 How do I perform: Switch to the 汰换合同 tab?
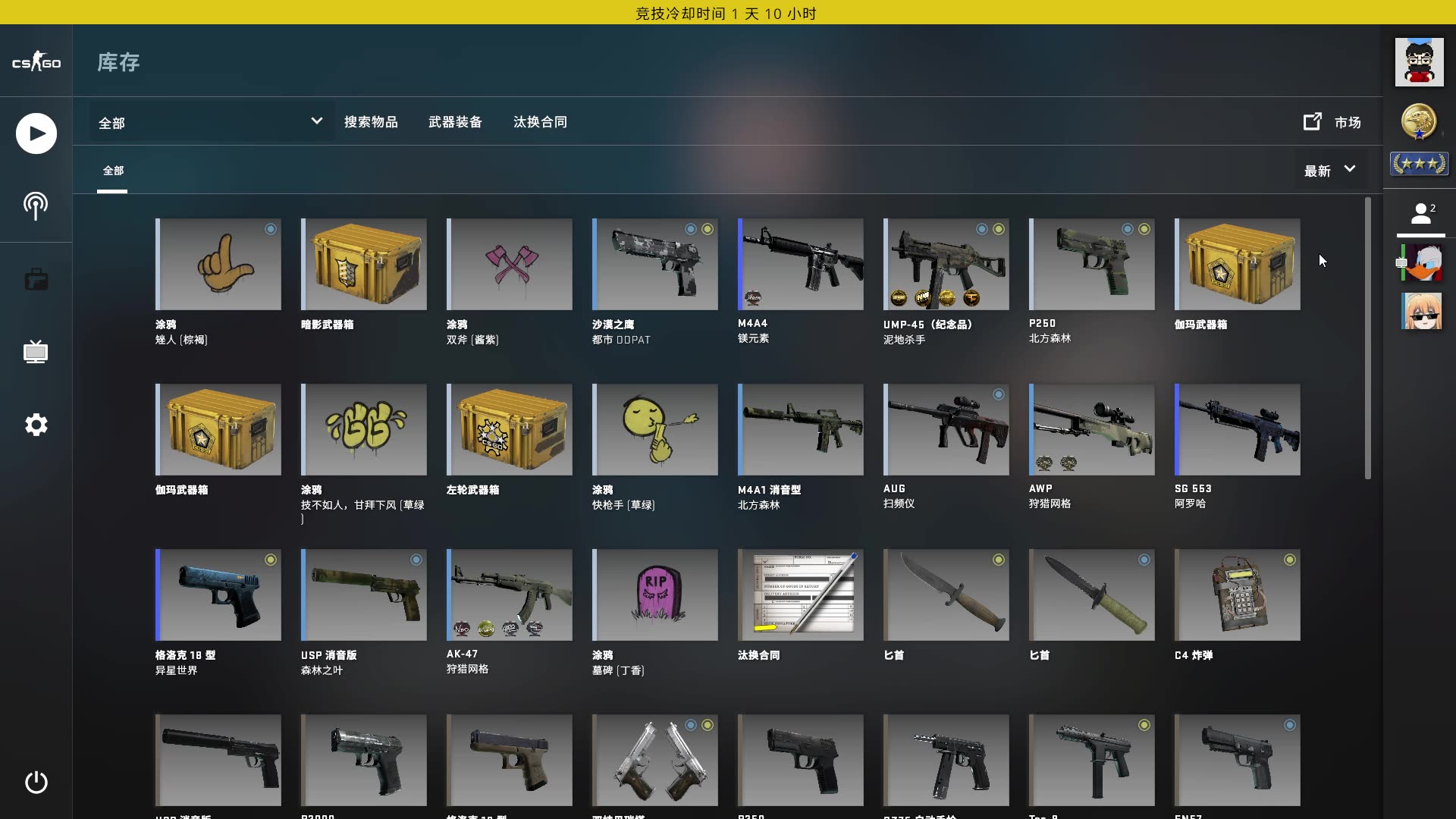click(541, 122)
